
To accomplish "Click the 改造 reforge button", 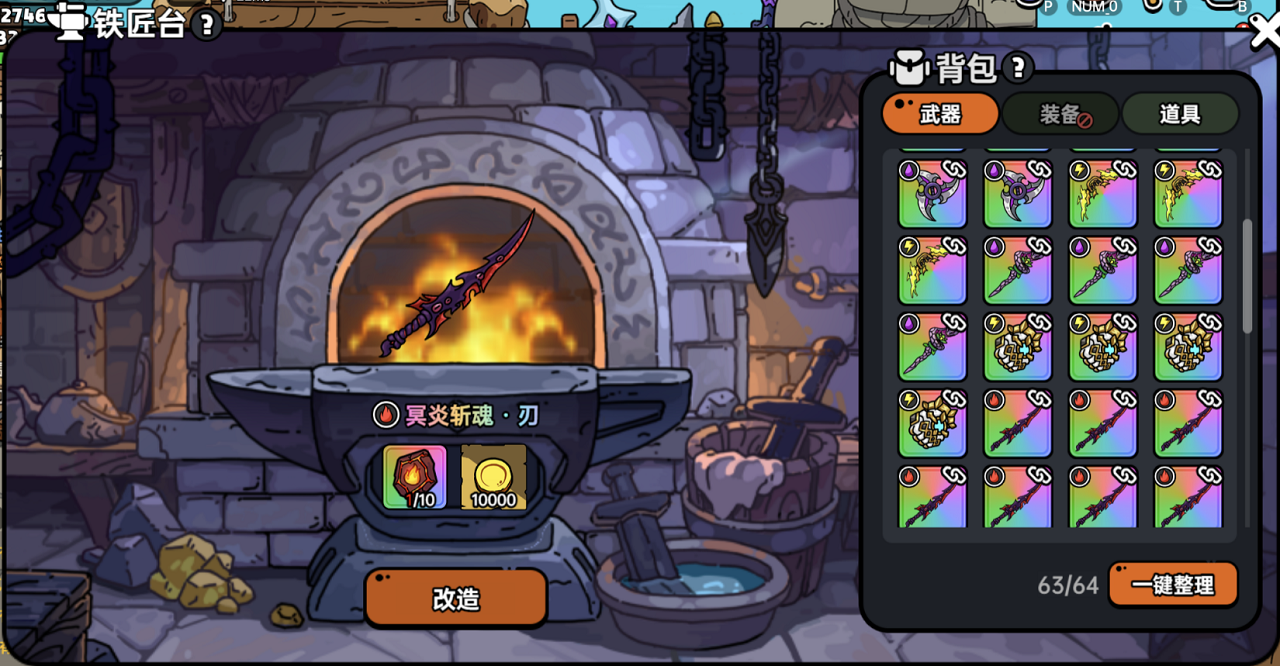I will tap(456, 598).
